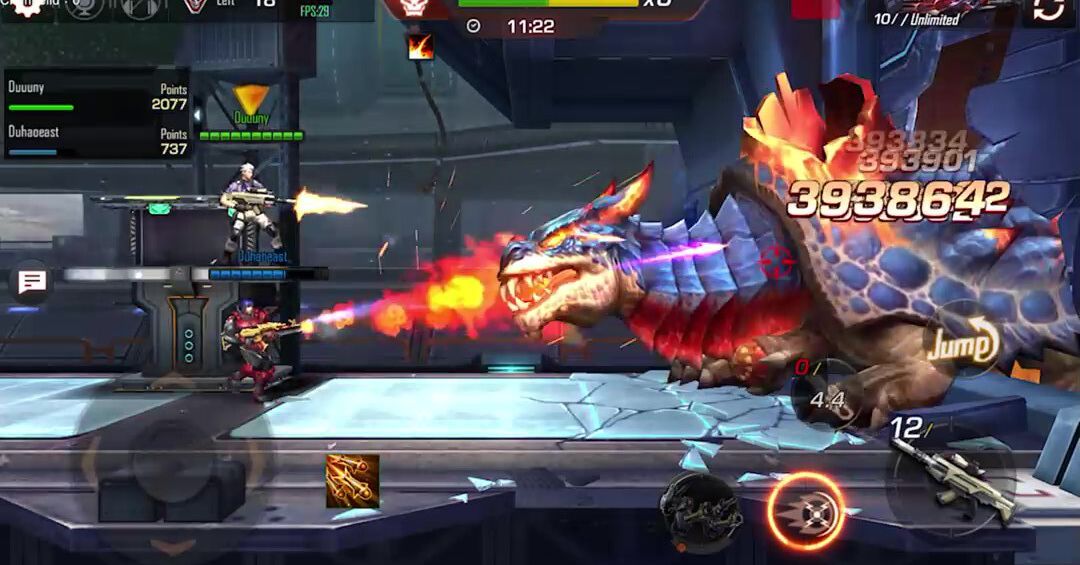
Task: Fire the assault rifle weapon button
Action: (x=952, y=477)
